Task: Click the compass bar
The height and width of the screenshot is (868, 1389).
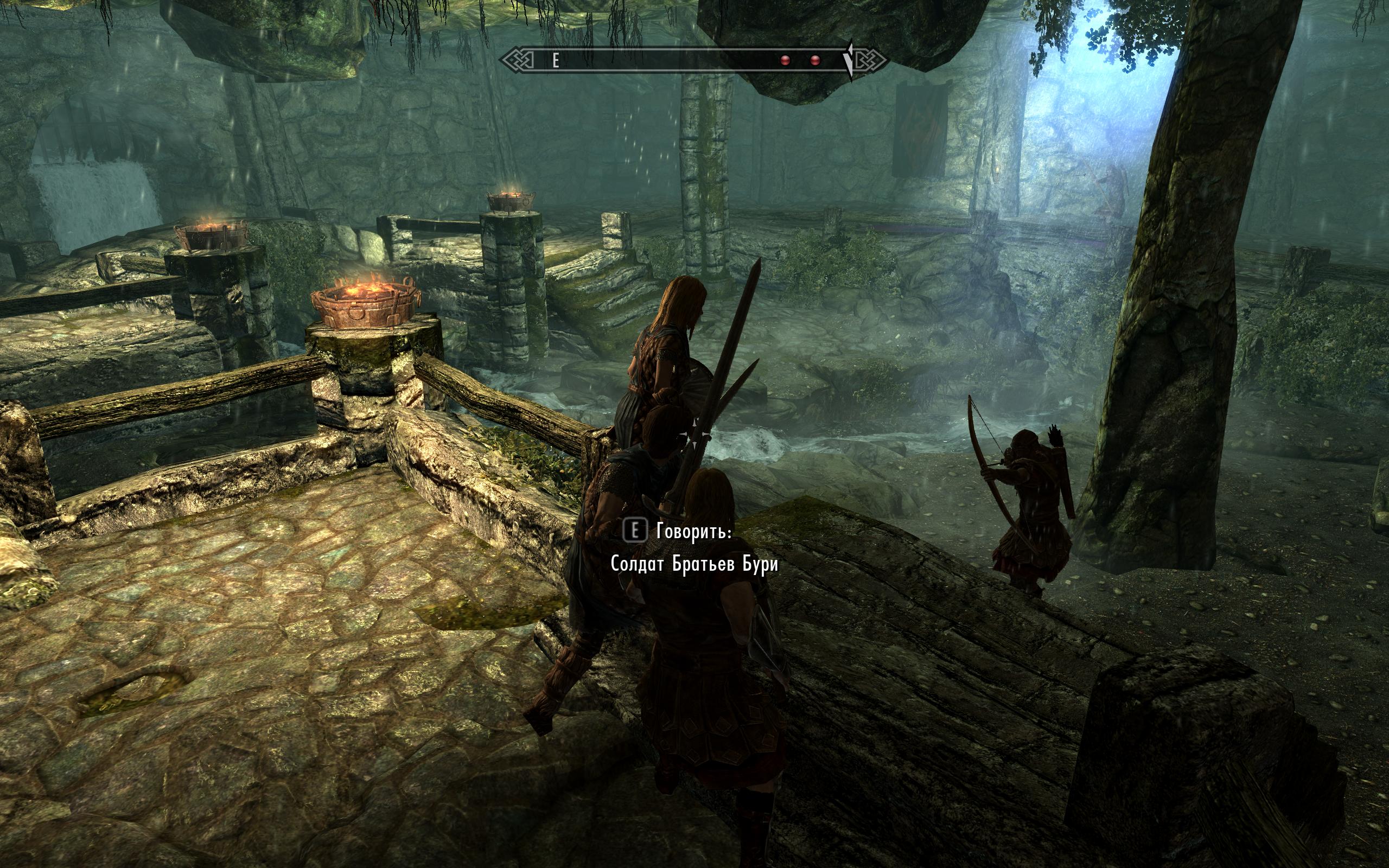Action: tap(693, 60)
